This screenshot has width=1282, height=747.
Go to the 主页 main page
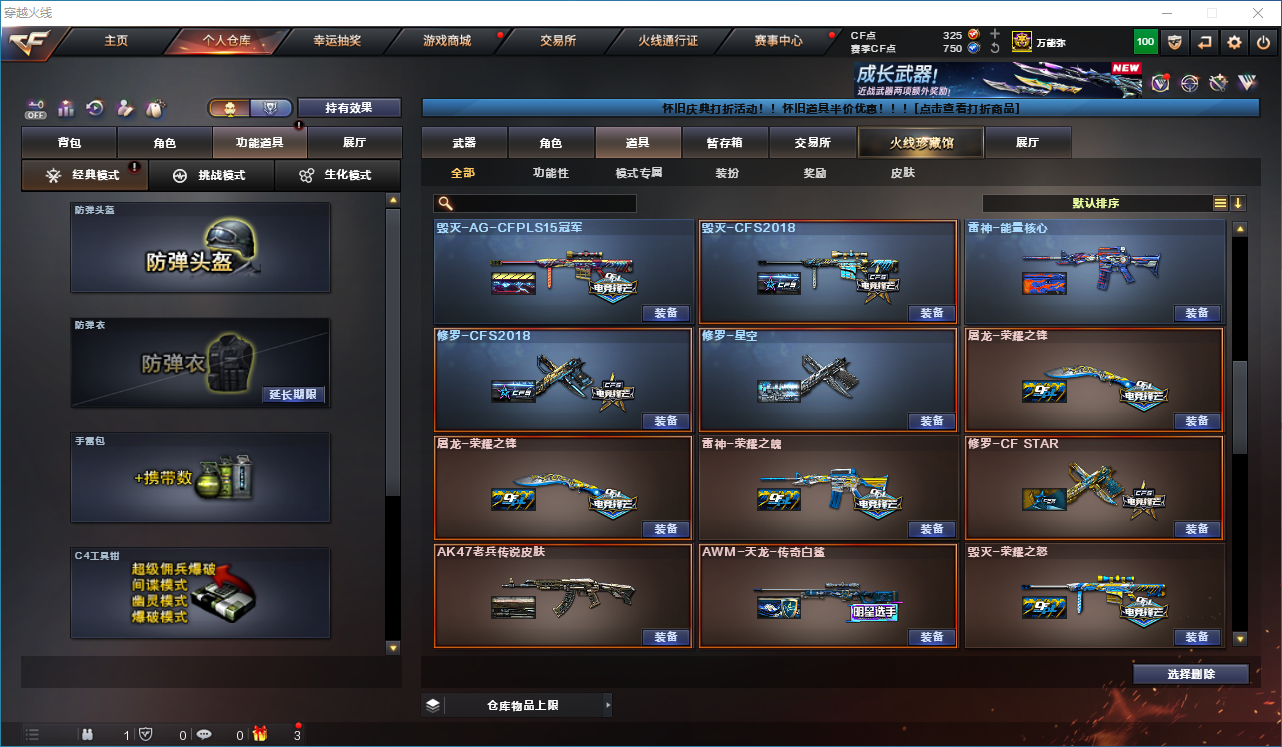(x=116, y=41)
